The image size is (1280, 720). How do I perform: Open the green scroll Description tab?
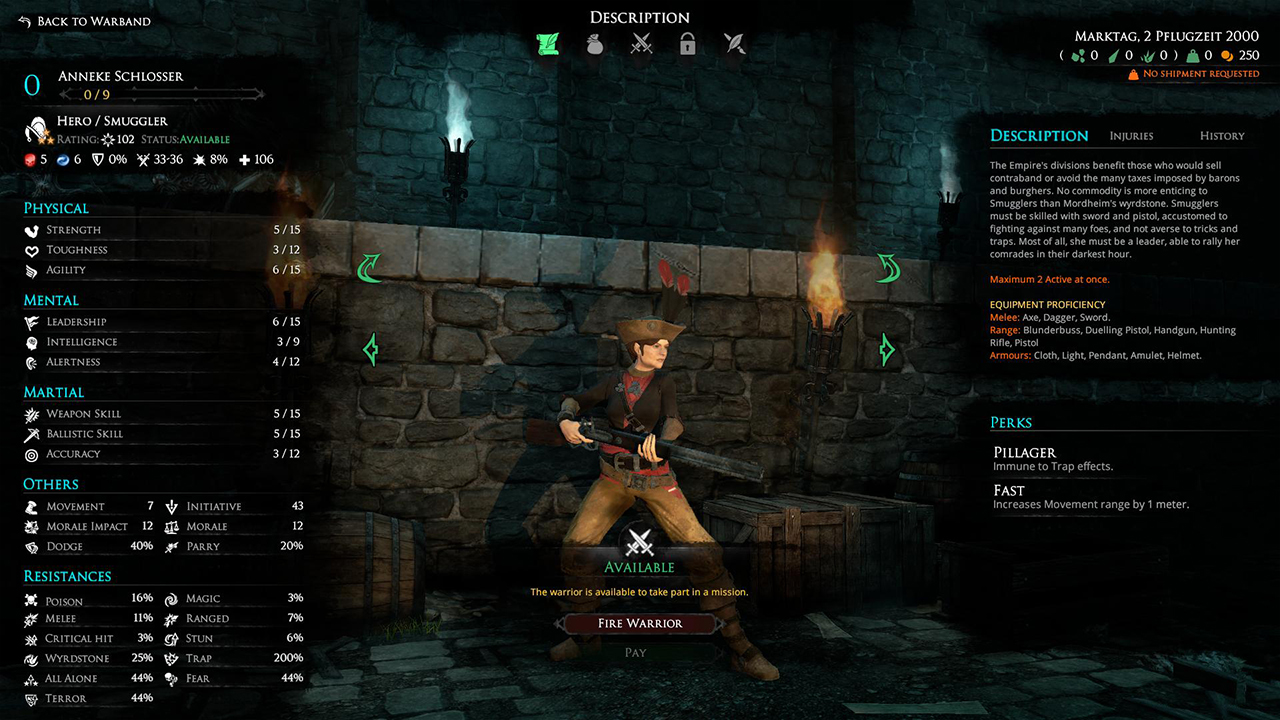click(547, 44)
